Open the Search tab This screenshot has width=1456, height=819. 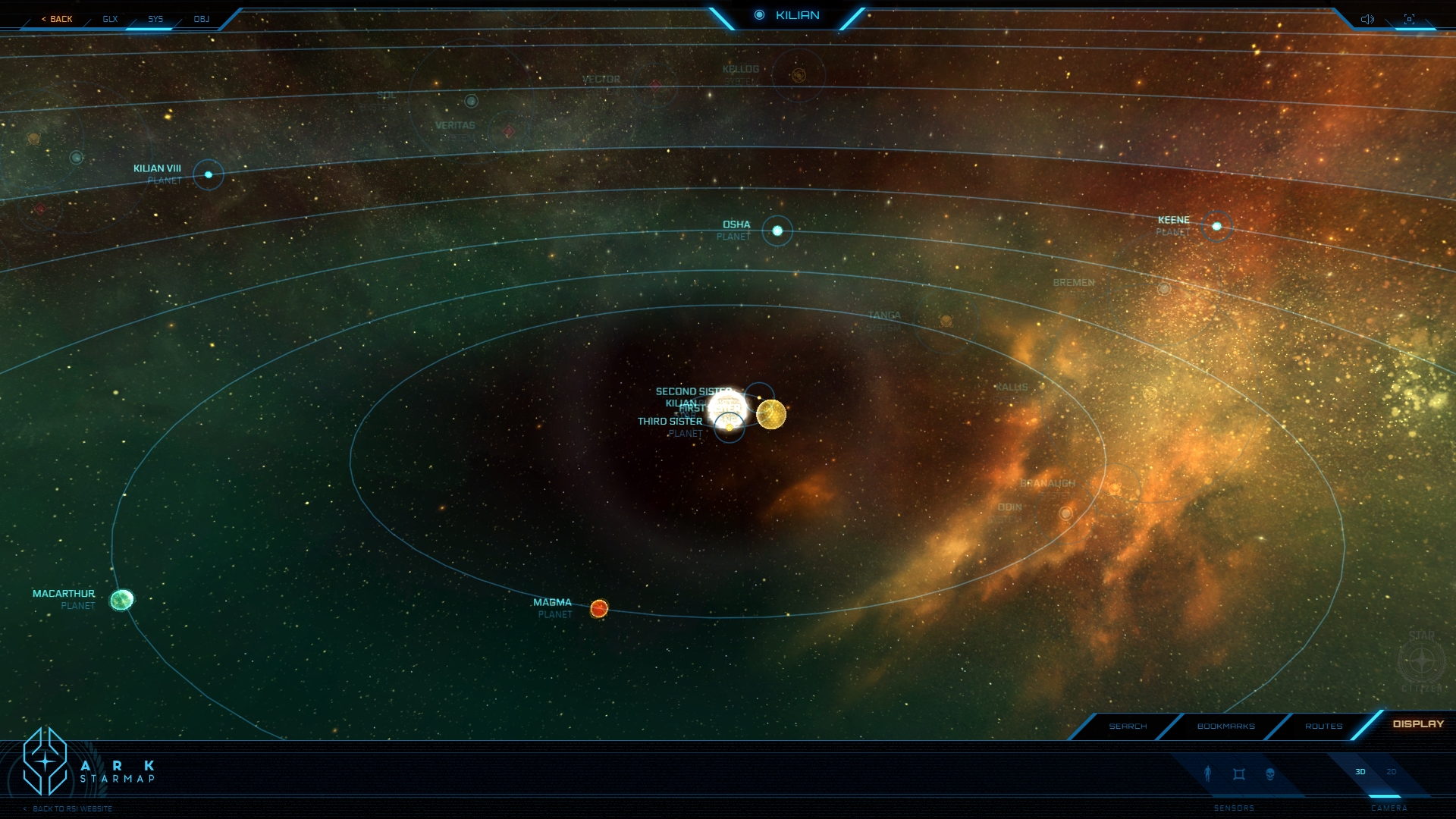(x=1128, y=726)
